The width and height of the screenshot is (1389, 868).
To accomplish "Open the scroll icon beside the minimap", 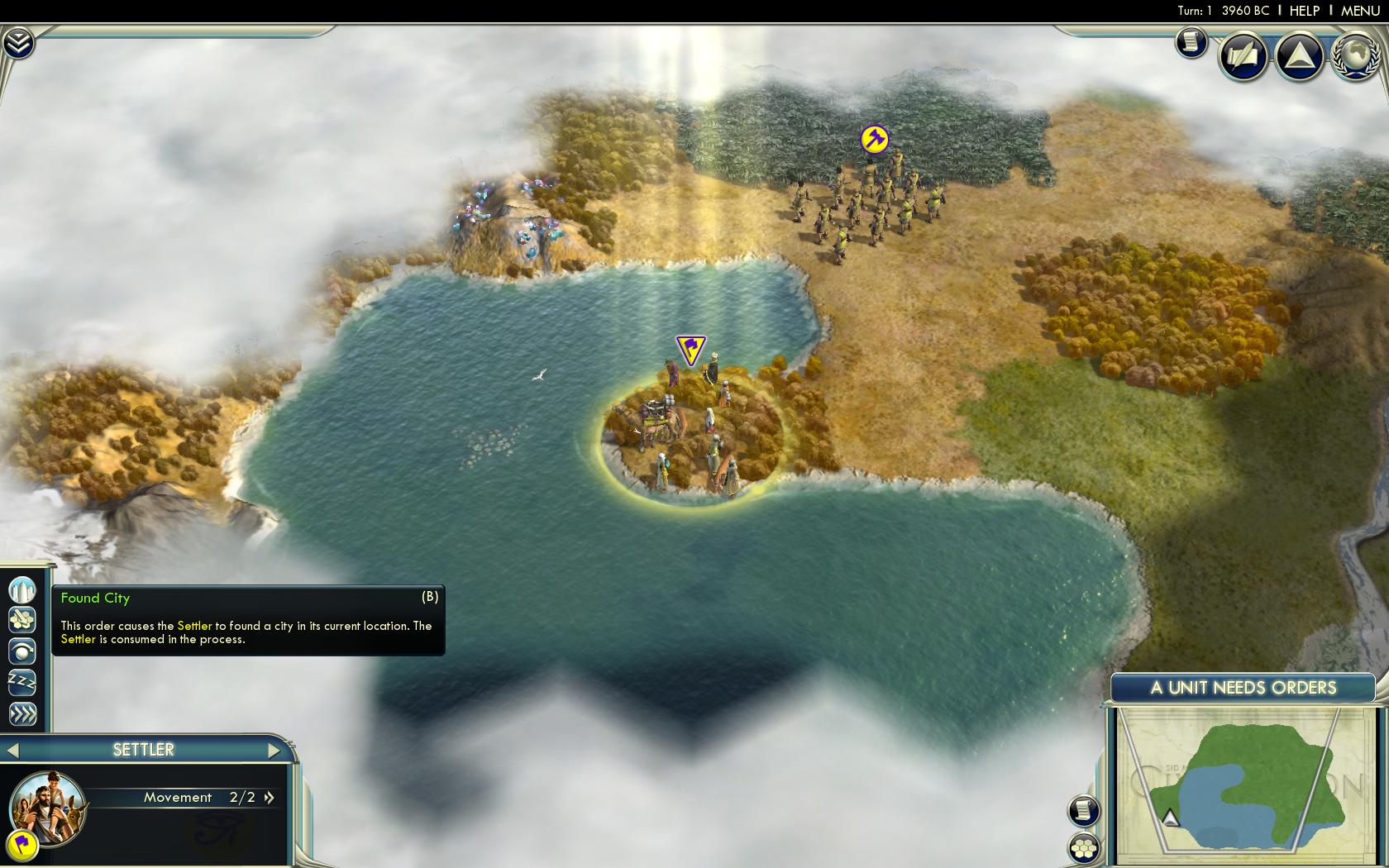I will click(x=1083, y=811).
